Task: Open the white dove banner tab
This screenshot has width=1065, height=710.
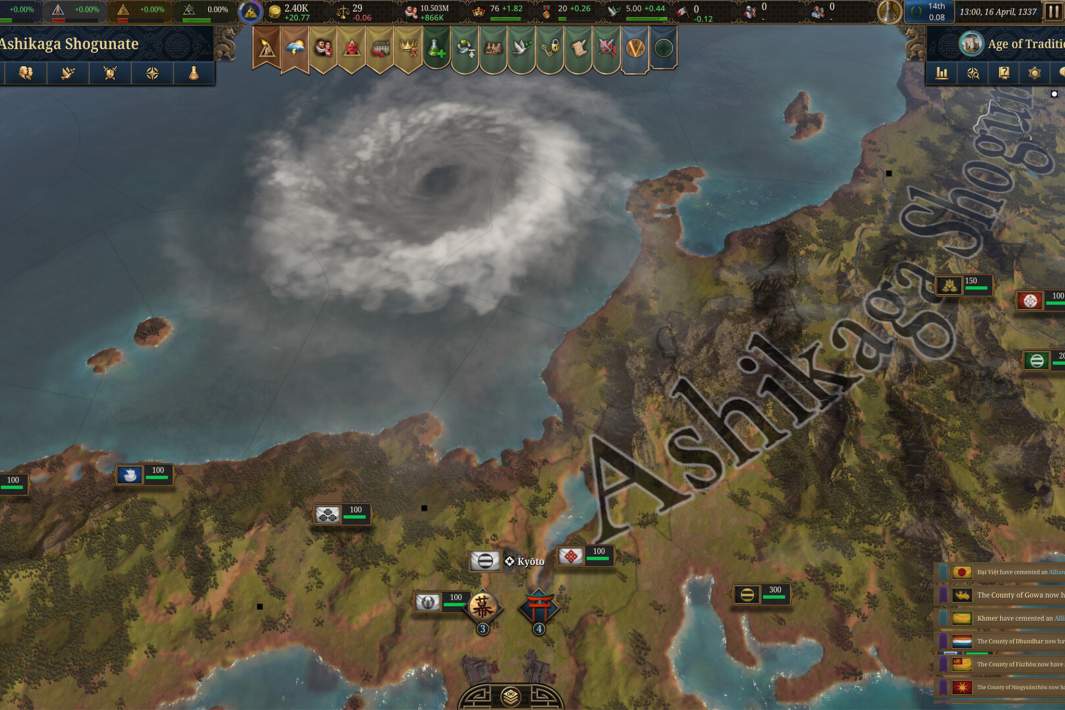Action: [x=522, y=47]
